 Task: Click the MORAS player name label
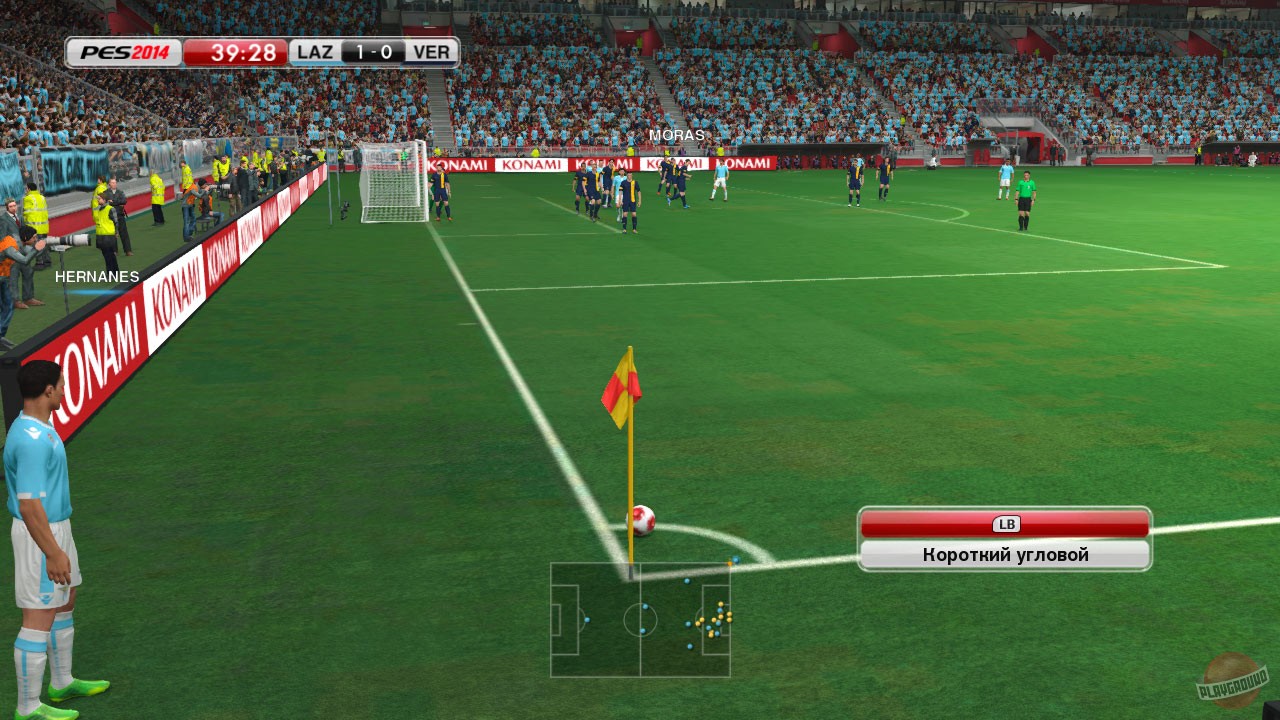point(678,134)
